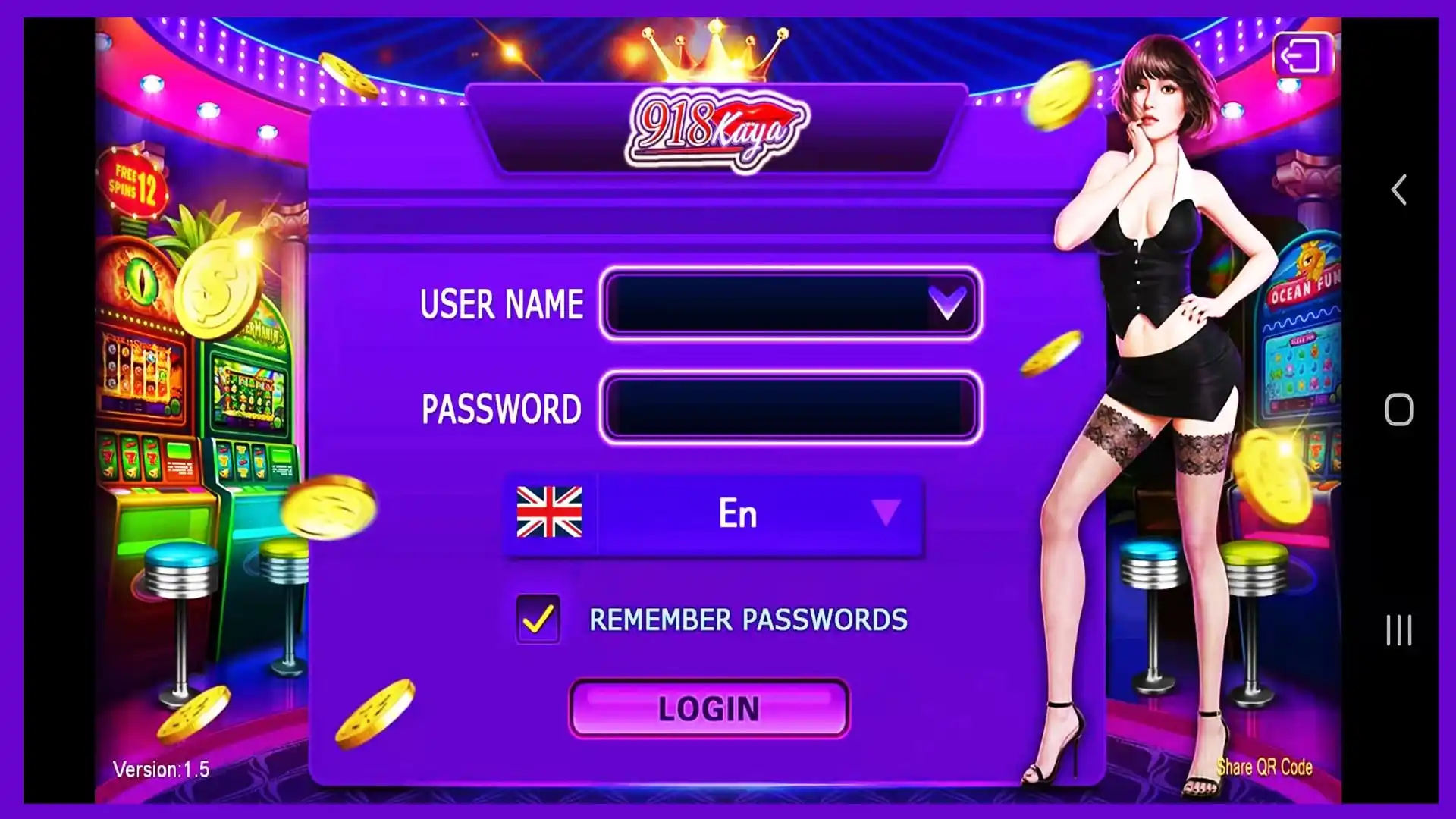Click the UK flag icon in language bar
Image resolution: width=1456 pixels, height=819 pixels.
549,513
